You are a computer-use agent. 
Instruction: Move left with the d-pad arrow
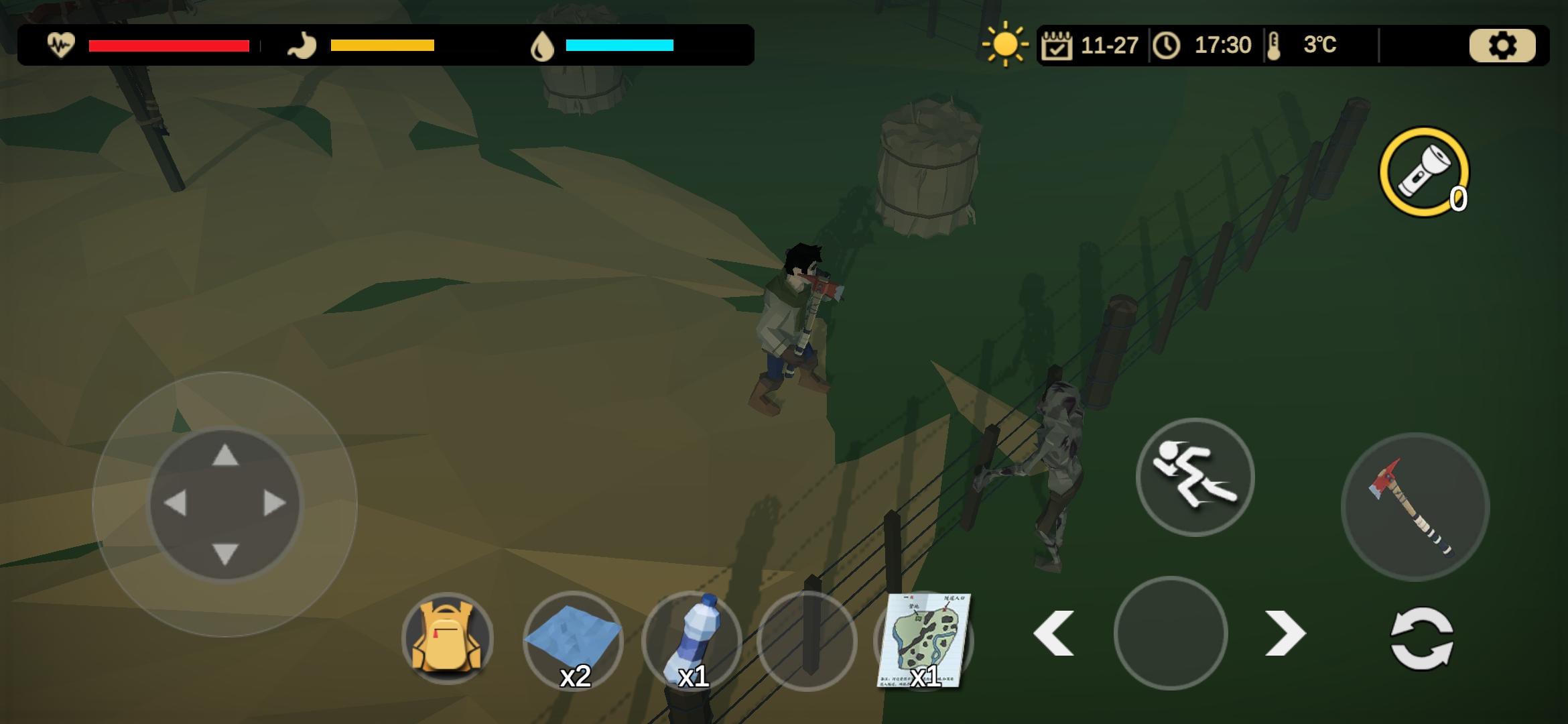point(175,503)
